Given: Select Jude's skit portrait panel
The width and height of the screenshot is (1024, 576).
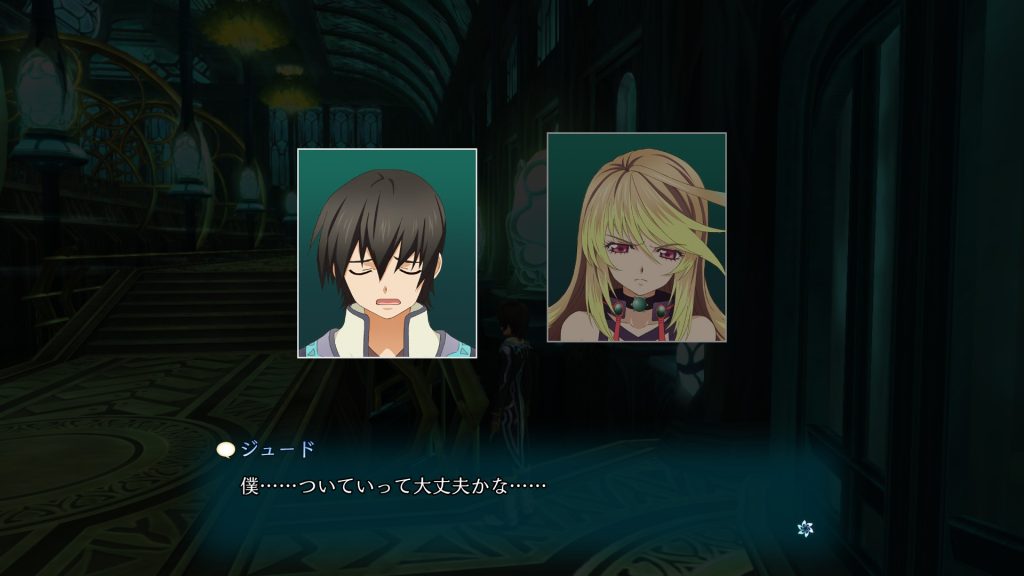Looking at the screenshot, I should tap(387, 253).
